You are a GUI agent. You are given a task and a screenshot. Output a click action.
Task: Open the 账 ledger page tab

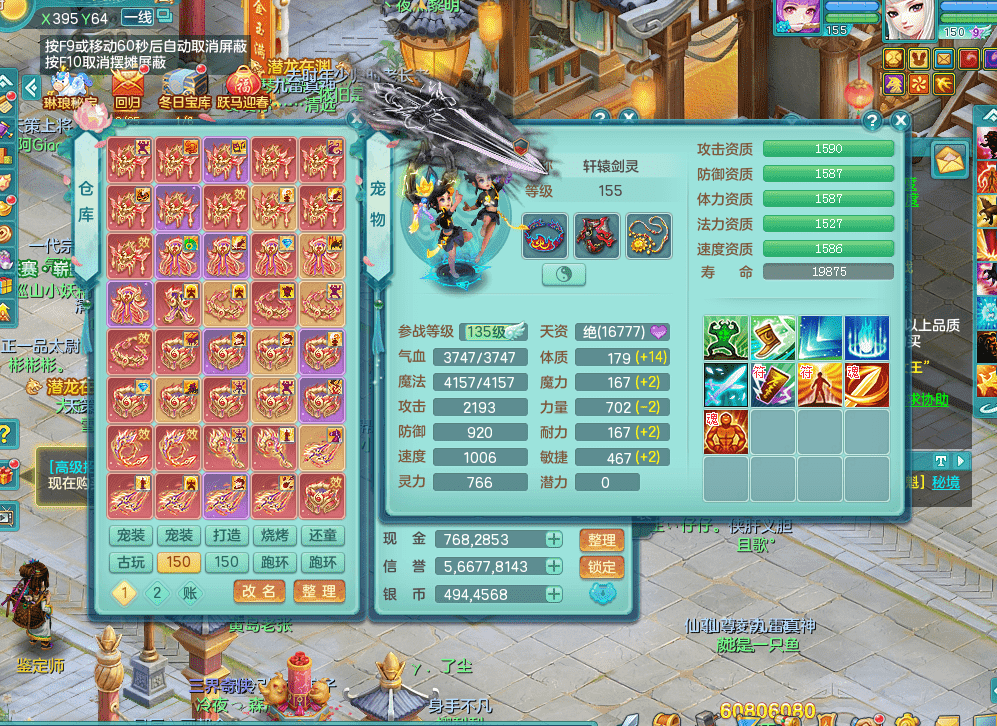[190, 592]
